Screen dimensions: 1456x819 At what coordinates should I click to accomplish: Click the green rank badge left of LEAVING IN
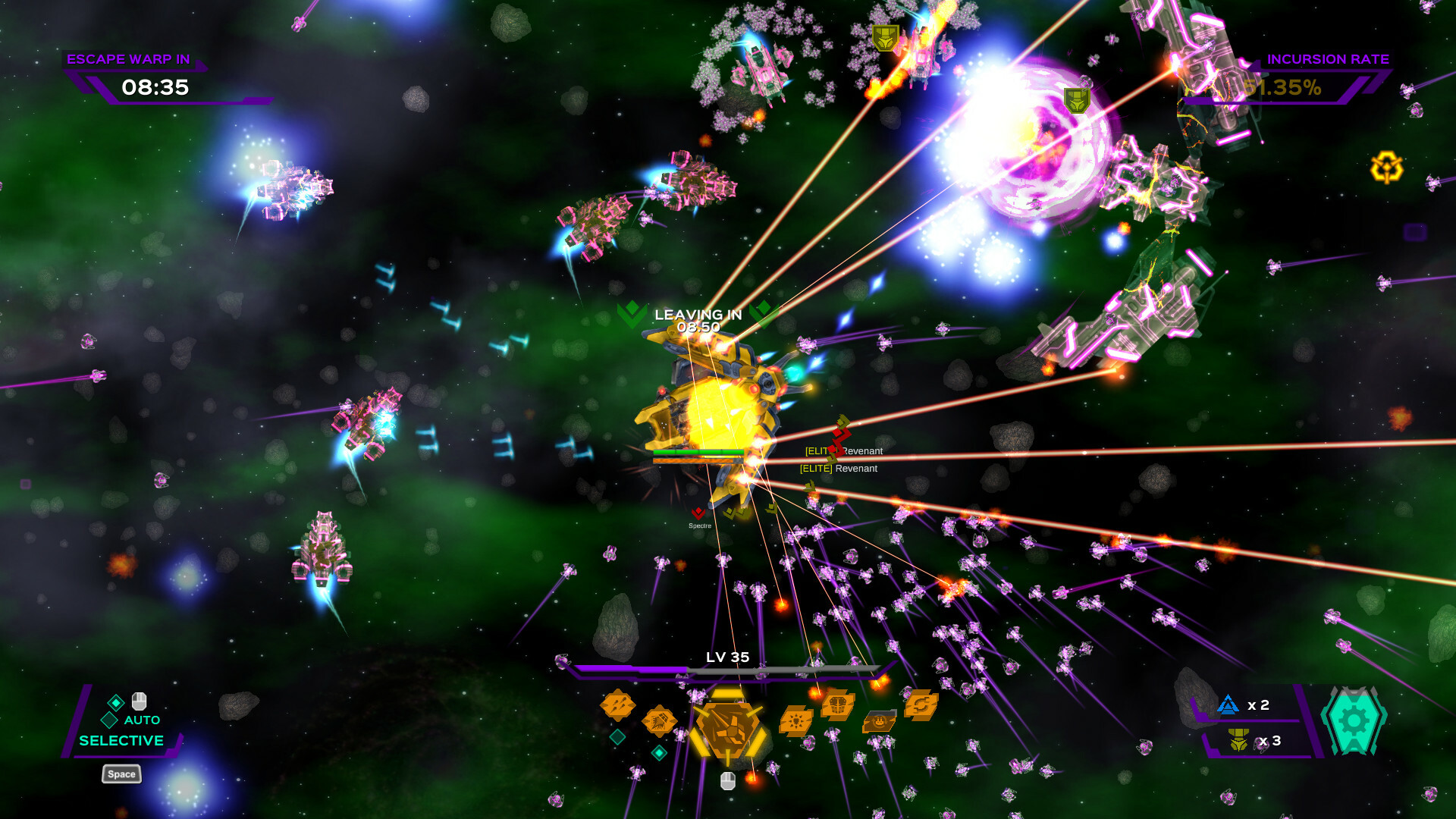pos(632,312)
